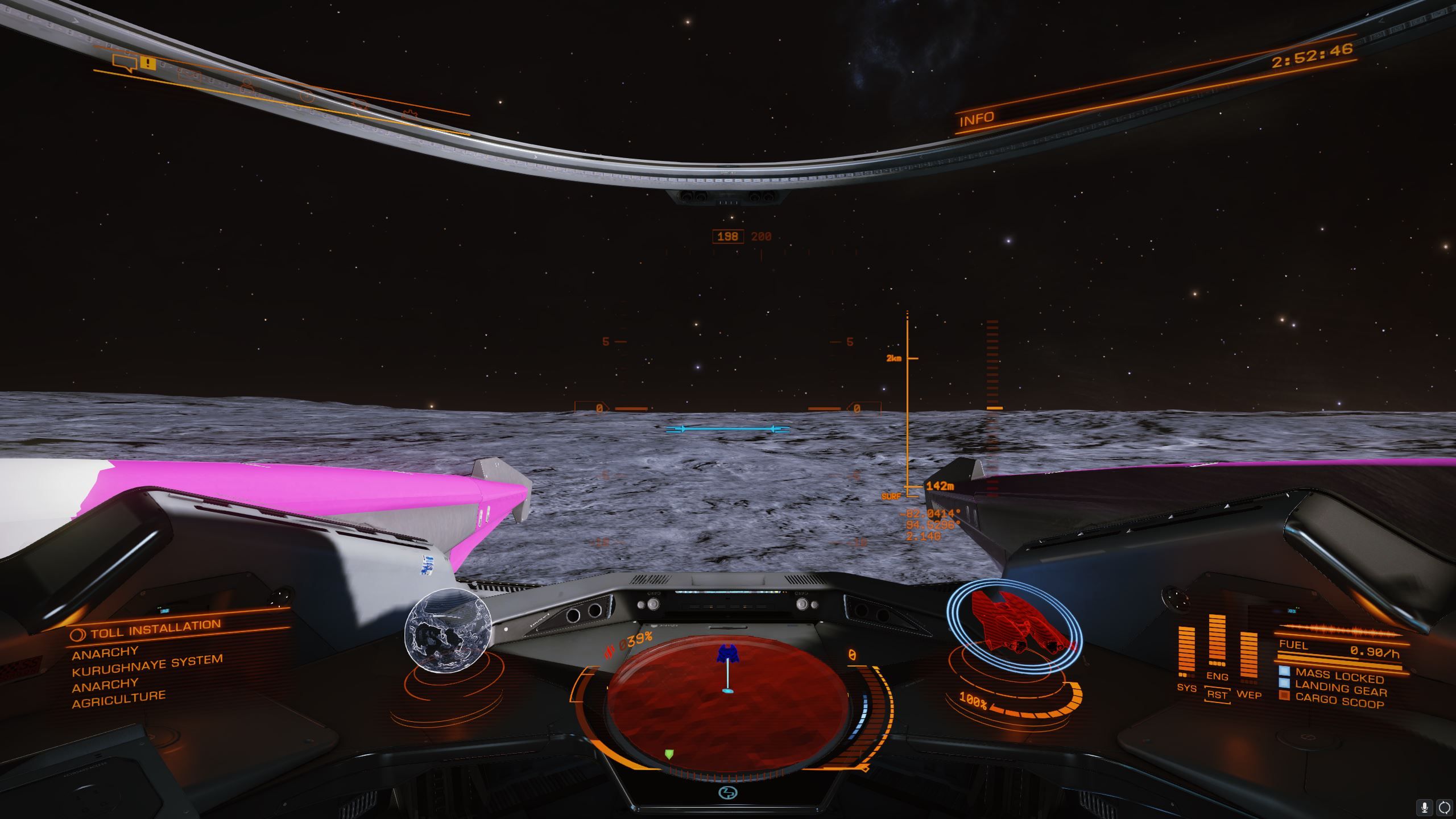This screenshot has width=1456, height=819.
Task: Divert power to ENG
Action: pos(1217,676)
